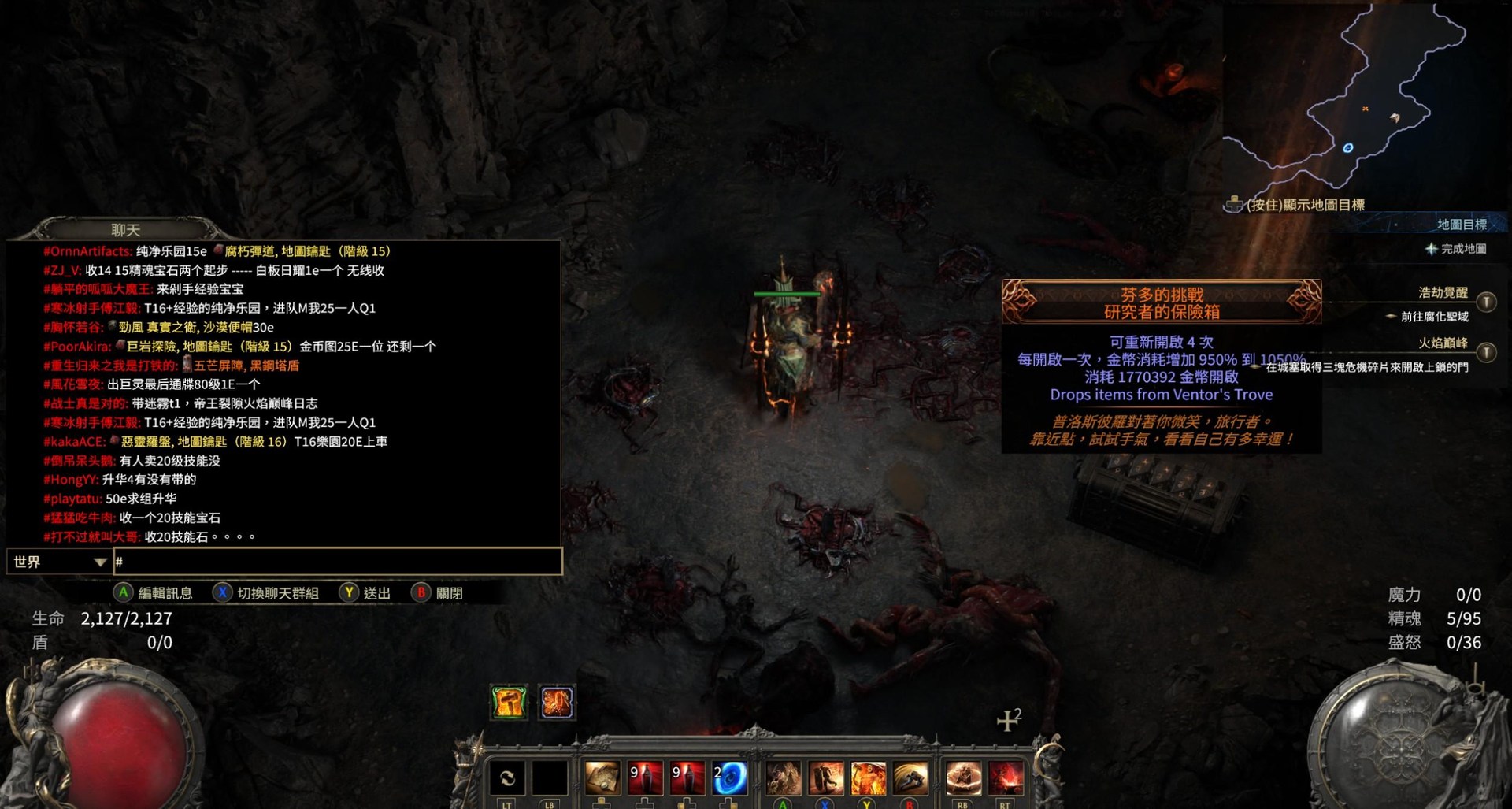Click the chat message input field
The width and height of the screenshot is (1512, 809).
point(339,562)
